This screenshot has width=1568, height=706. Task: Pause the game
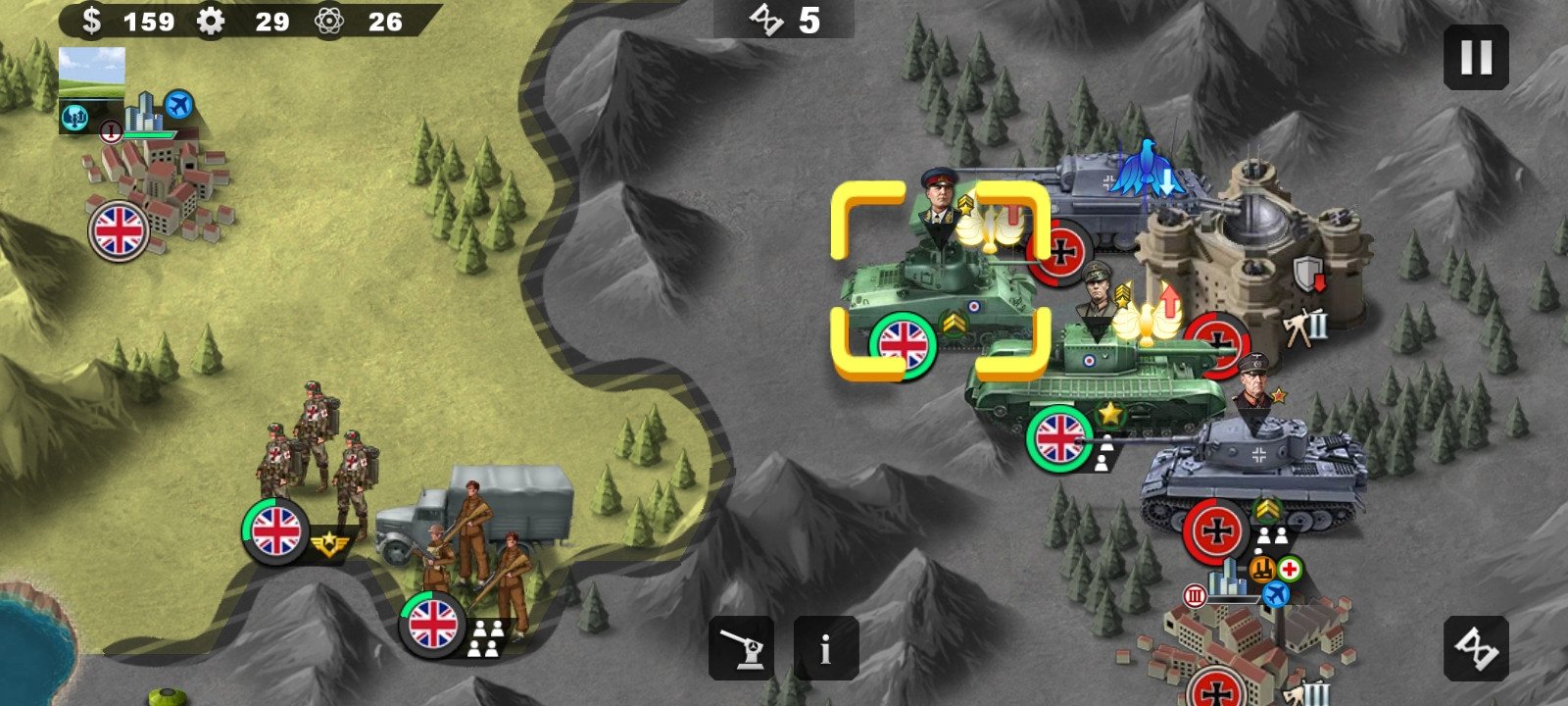1476,58
